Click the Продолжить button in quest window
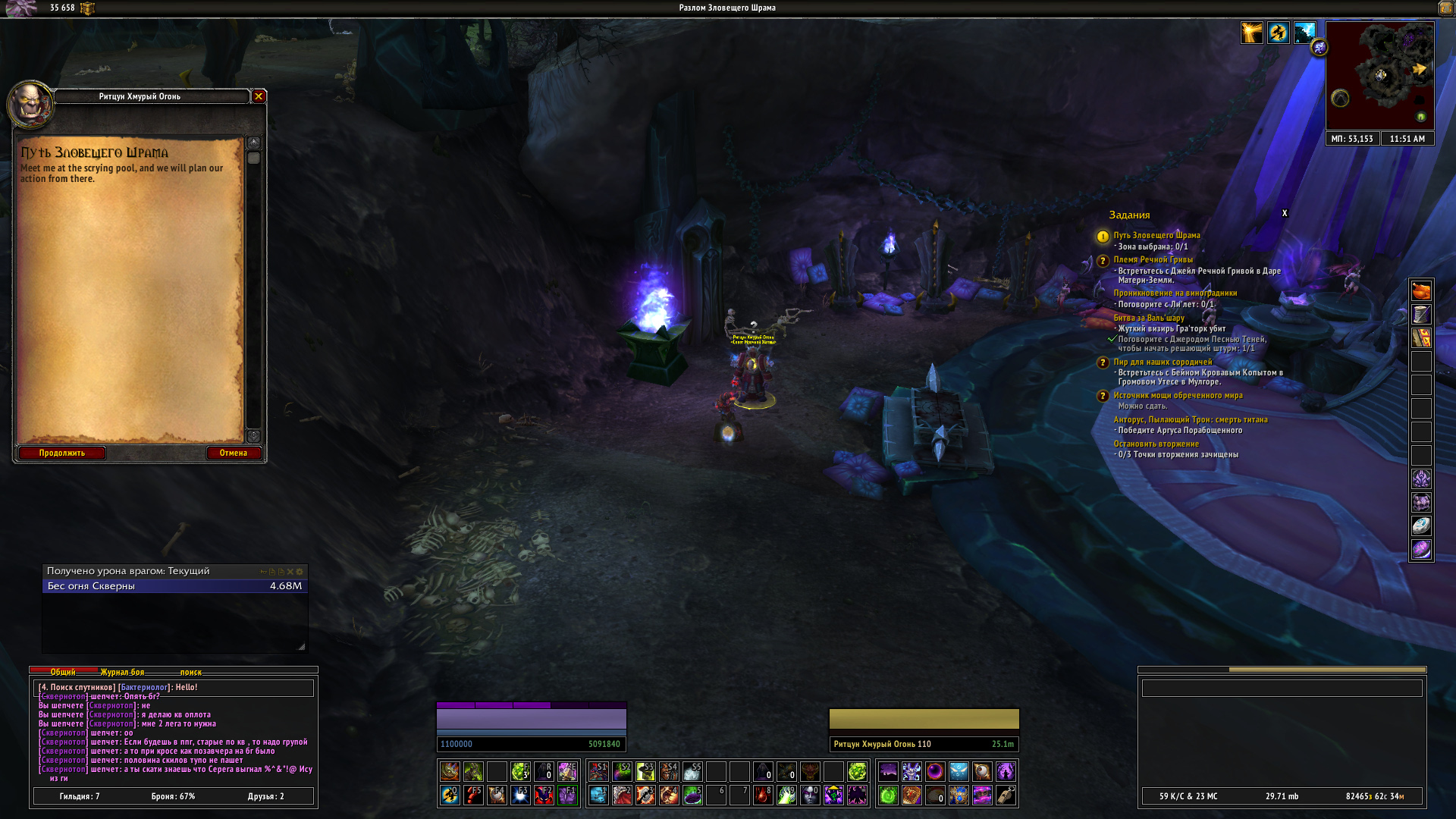The height and width of the screenshot is (819, 1456). [62, 453]
